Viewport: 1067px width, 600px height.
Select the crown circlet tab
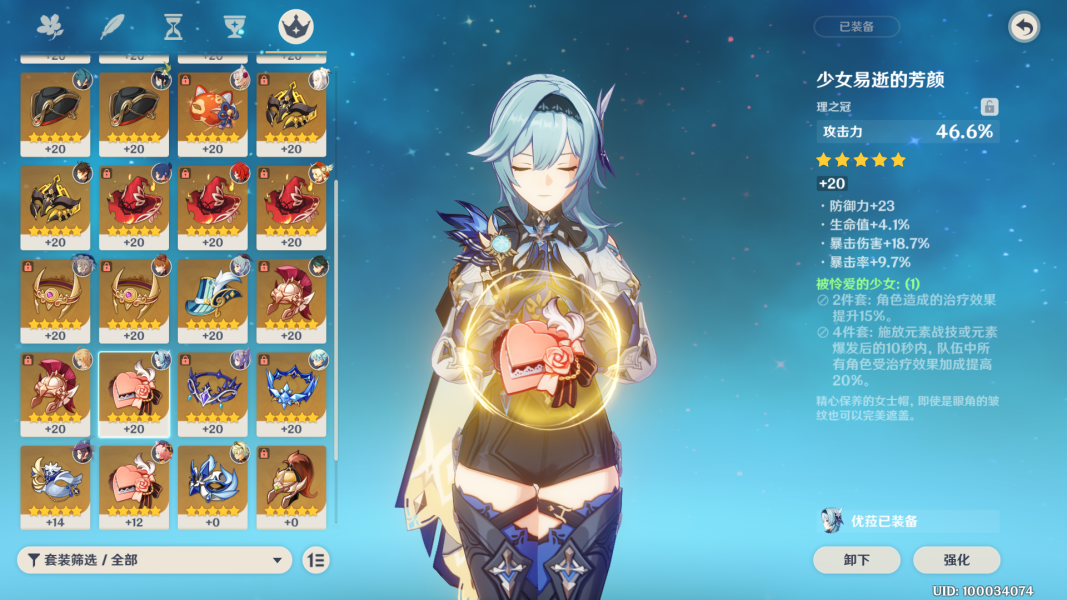pyautogui.click(x=296, y=27)
